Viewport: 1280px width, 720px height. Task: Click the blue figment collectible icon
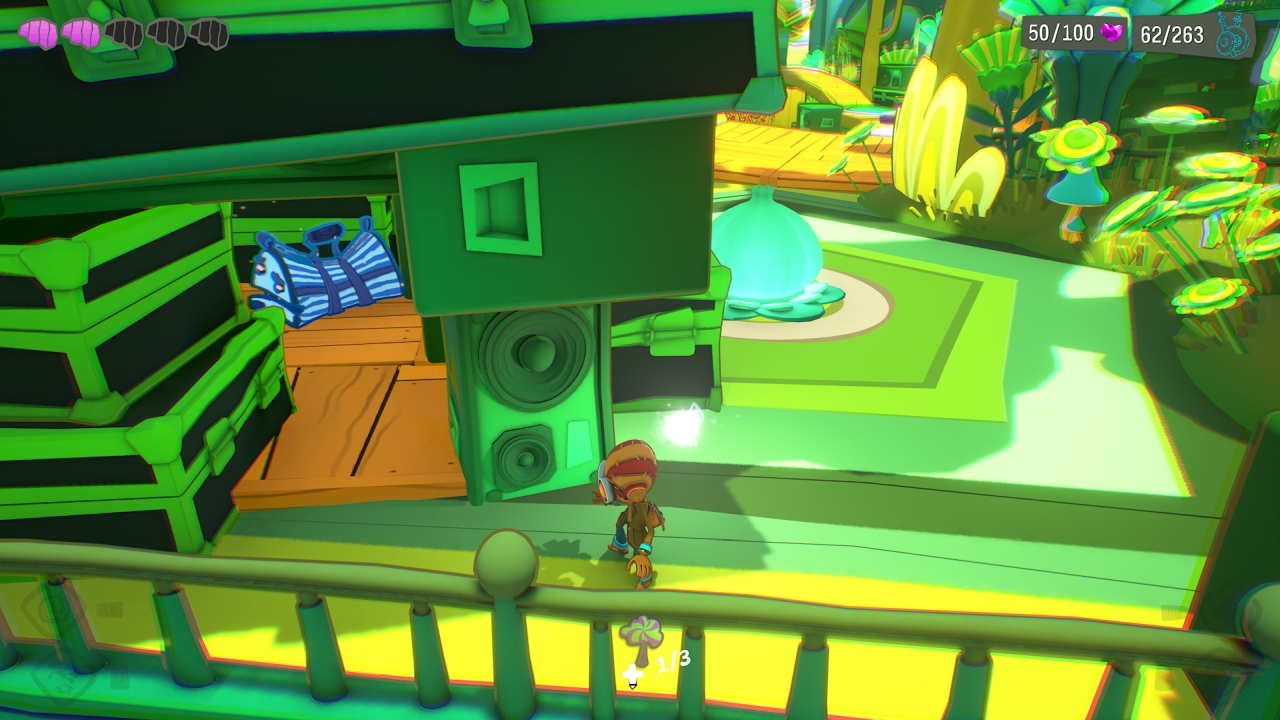pyautogui.click(x=1232, y=37)
